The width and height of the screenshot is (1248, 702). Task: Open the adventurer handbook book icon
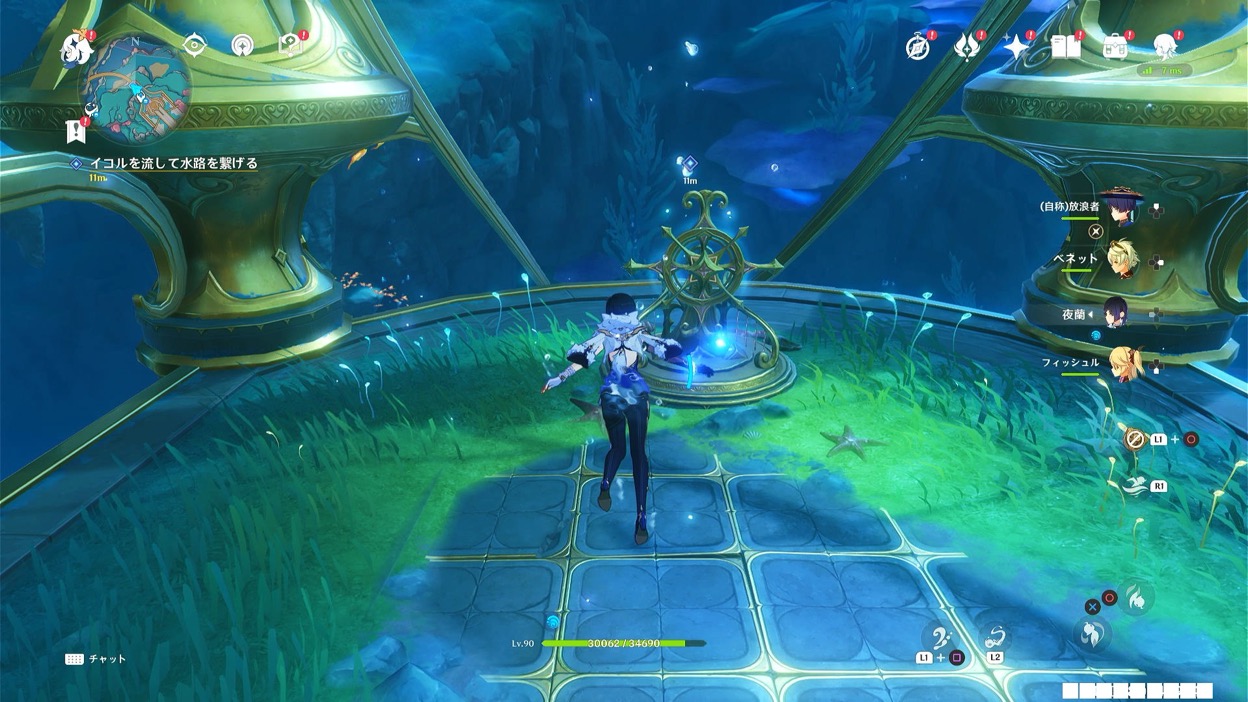(1066, 46)
